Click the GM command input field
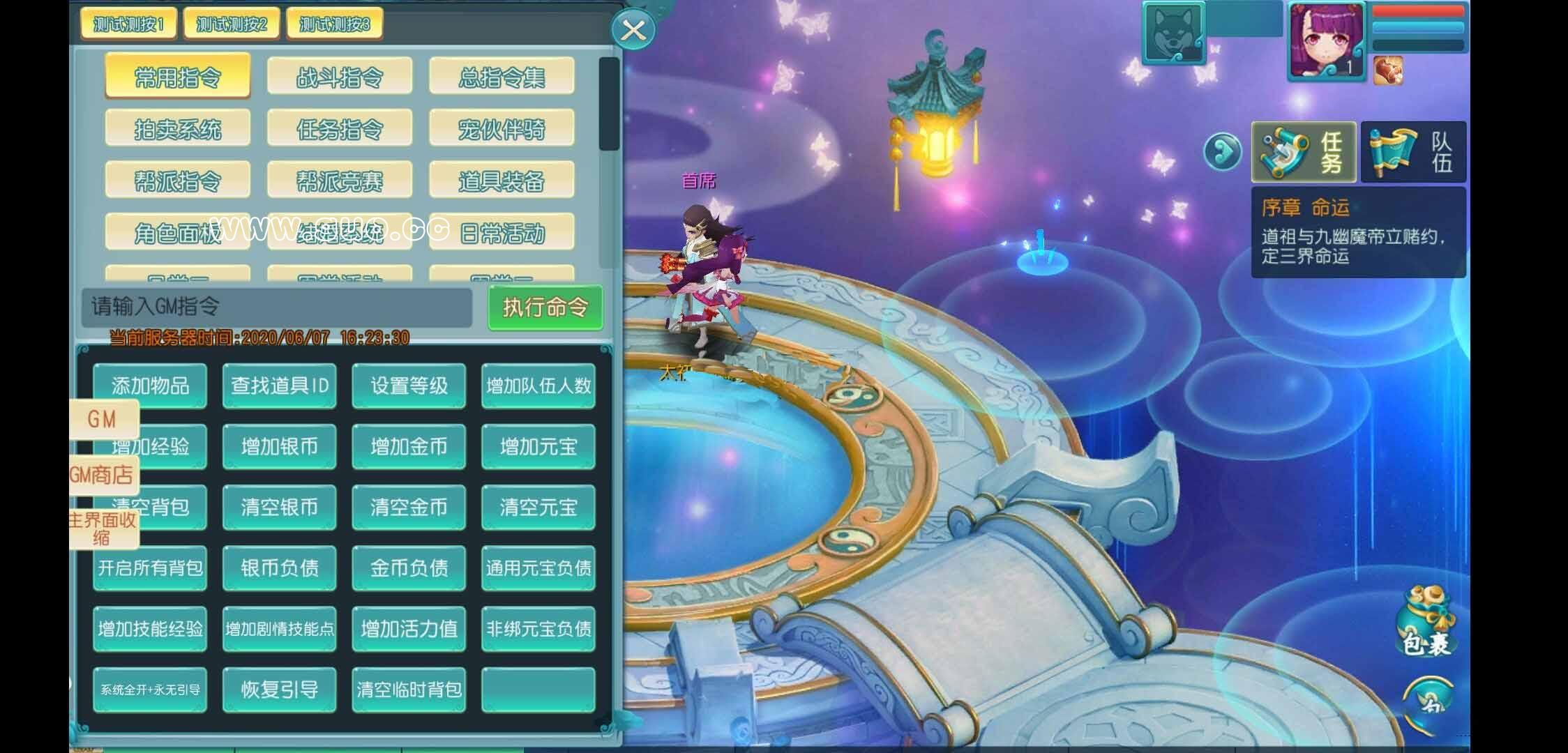The height and width of the screenshot is (753, 1568). (277, 307)
